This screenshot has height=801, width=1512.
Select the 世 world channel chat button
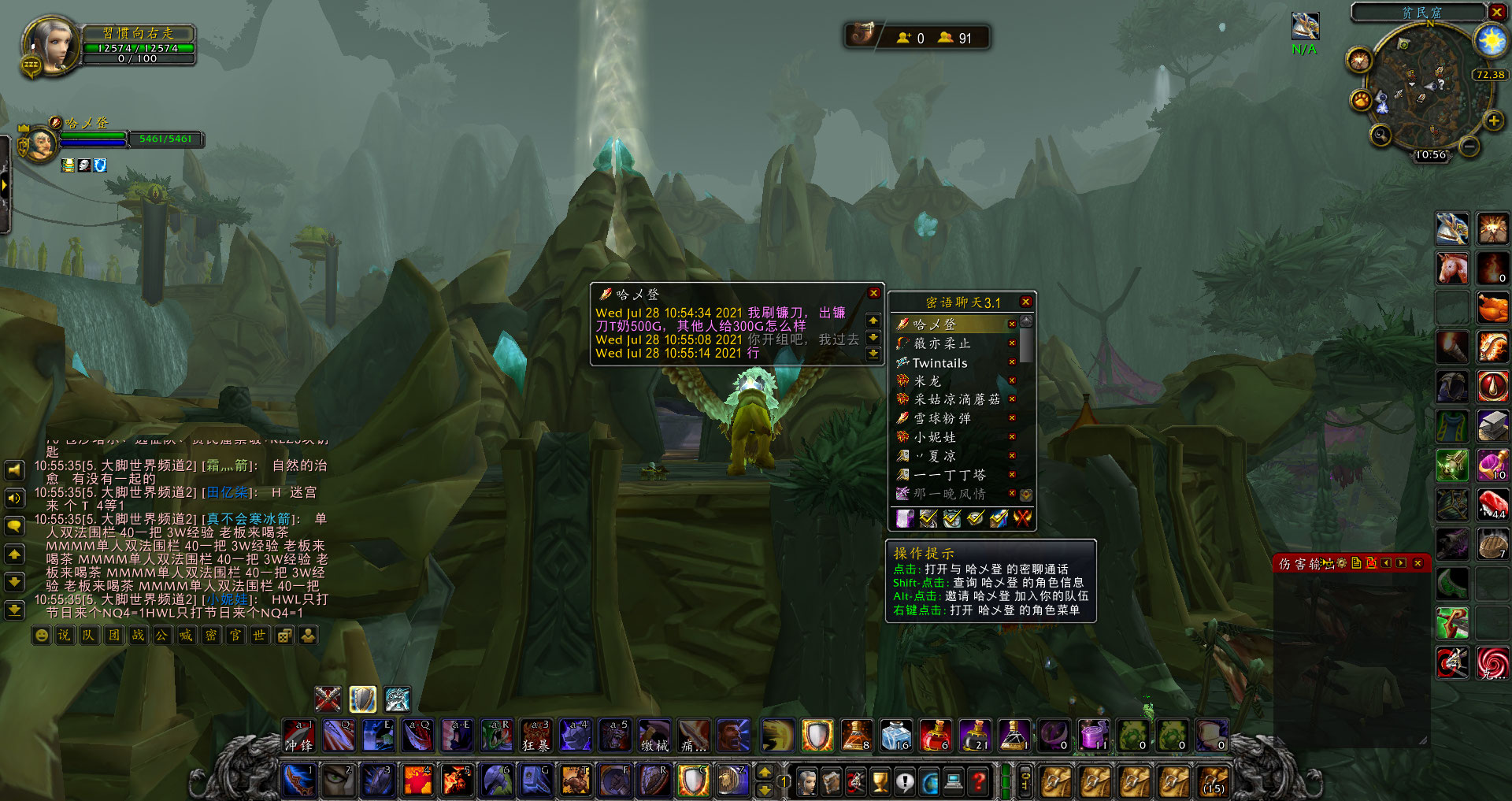(259, 635)
